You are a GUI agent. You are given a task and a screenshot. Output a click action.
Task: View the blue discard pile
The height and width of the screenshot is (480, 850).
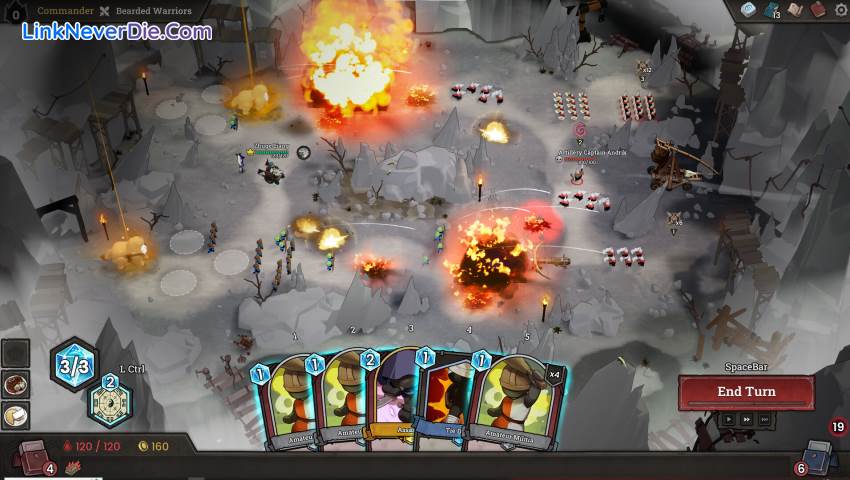click(x=819, y=455)
